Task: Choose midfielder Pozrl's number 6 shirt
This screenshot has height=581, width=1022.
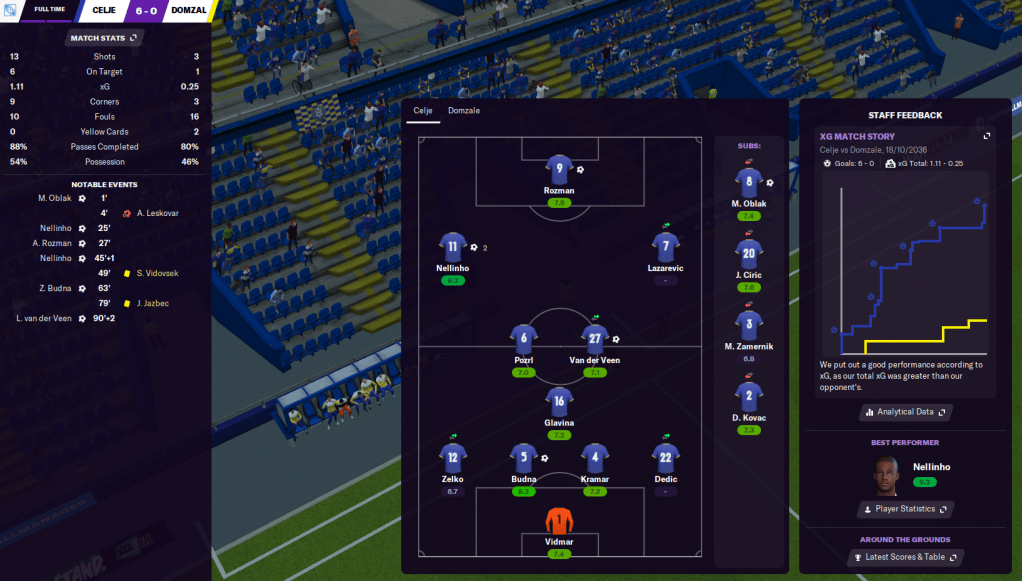Action: pyautogui.click(x=523, y=338)
